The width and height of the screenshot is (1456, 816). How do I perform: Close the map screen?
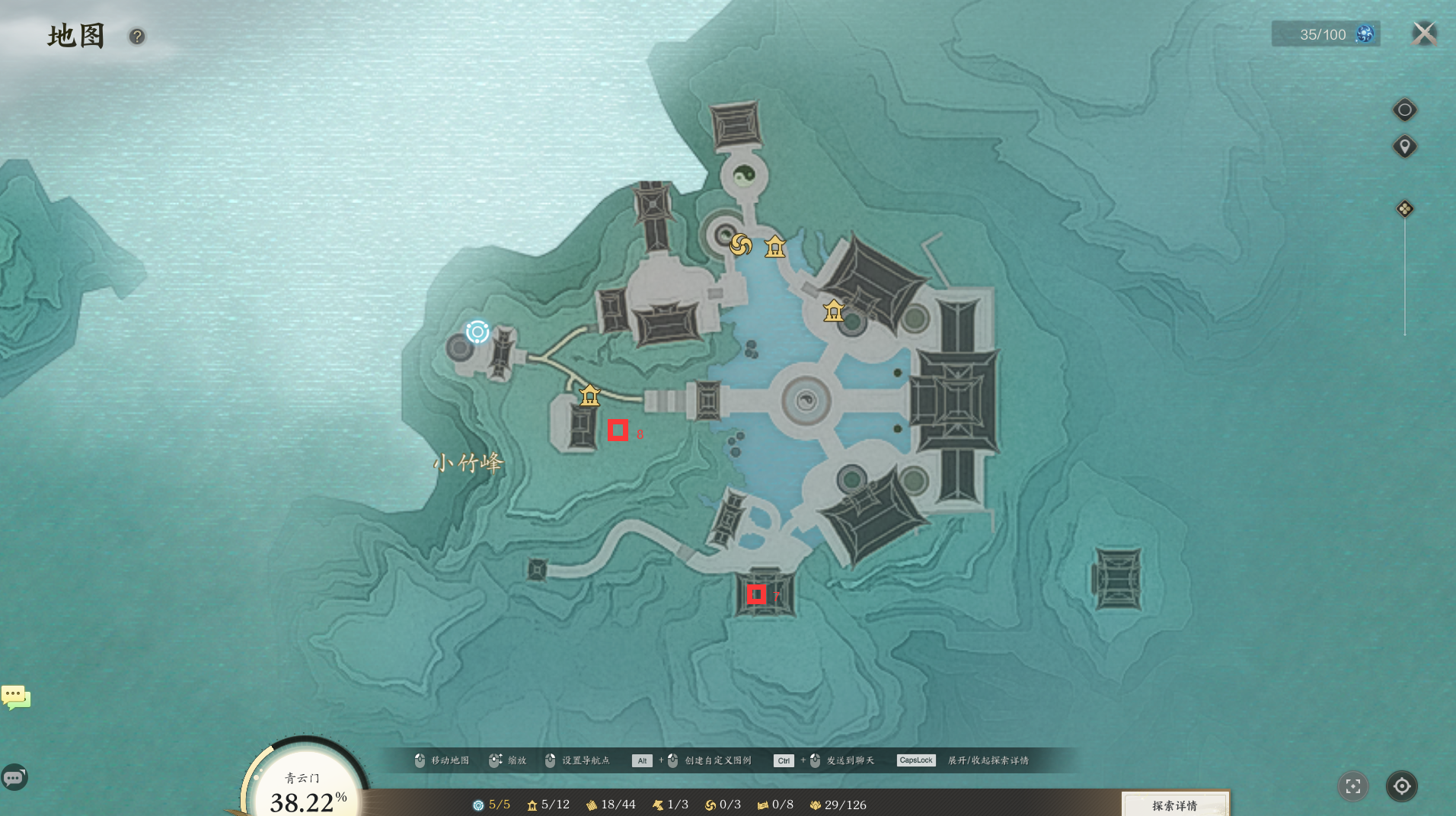tap(1424, 34)
